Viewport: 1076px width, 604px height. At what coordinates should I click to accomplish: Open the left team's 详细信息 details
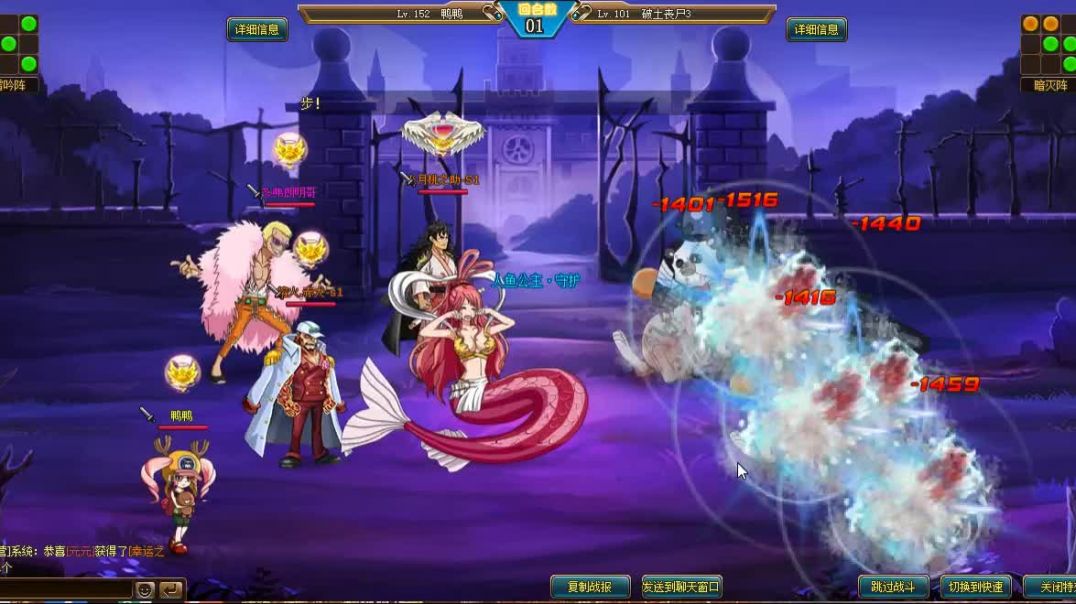coord(257,30)
